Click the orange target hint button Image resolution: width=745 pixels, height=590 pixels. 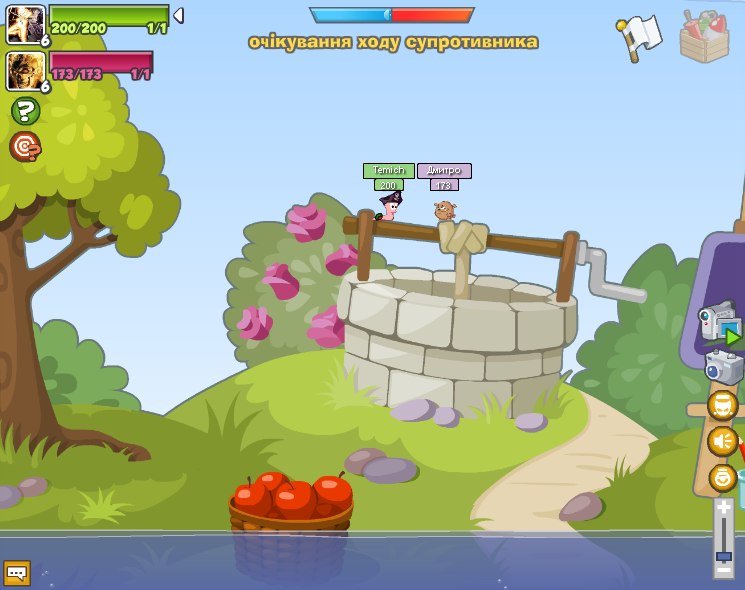click(25, 147)
